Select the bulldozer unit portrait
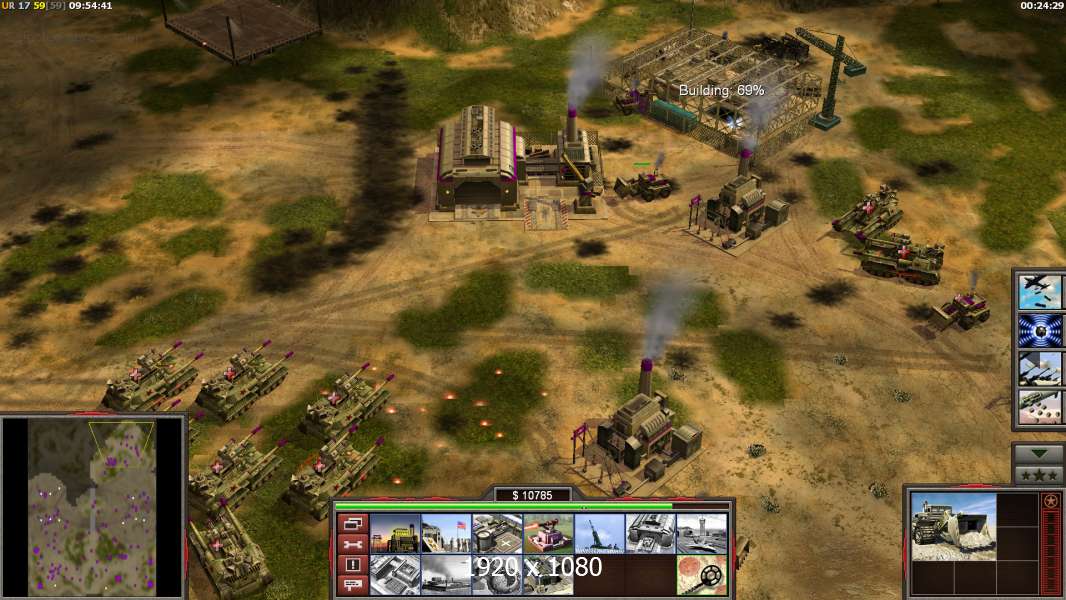 [953, 526]
